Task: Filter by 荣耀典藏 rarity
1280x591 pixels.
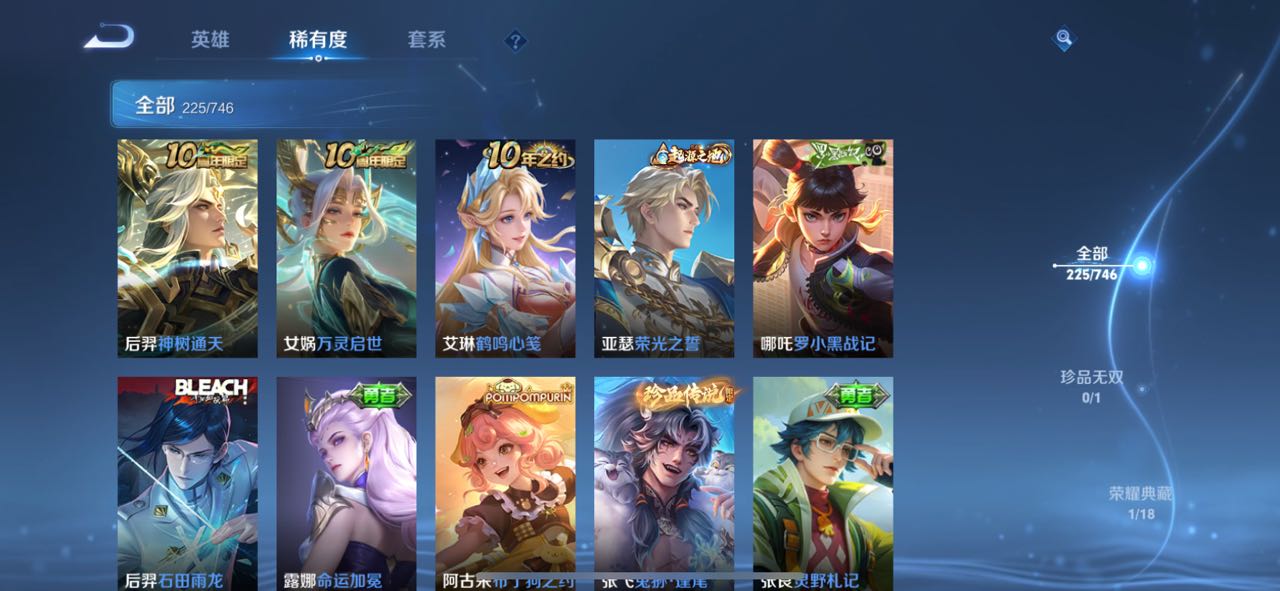Action: point(1140,503)
